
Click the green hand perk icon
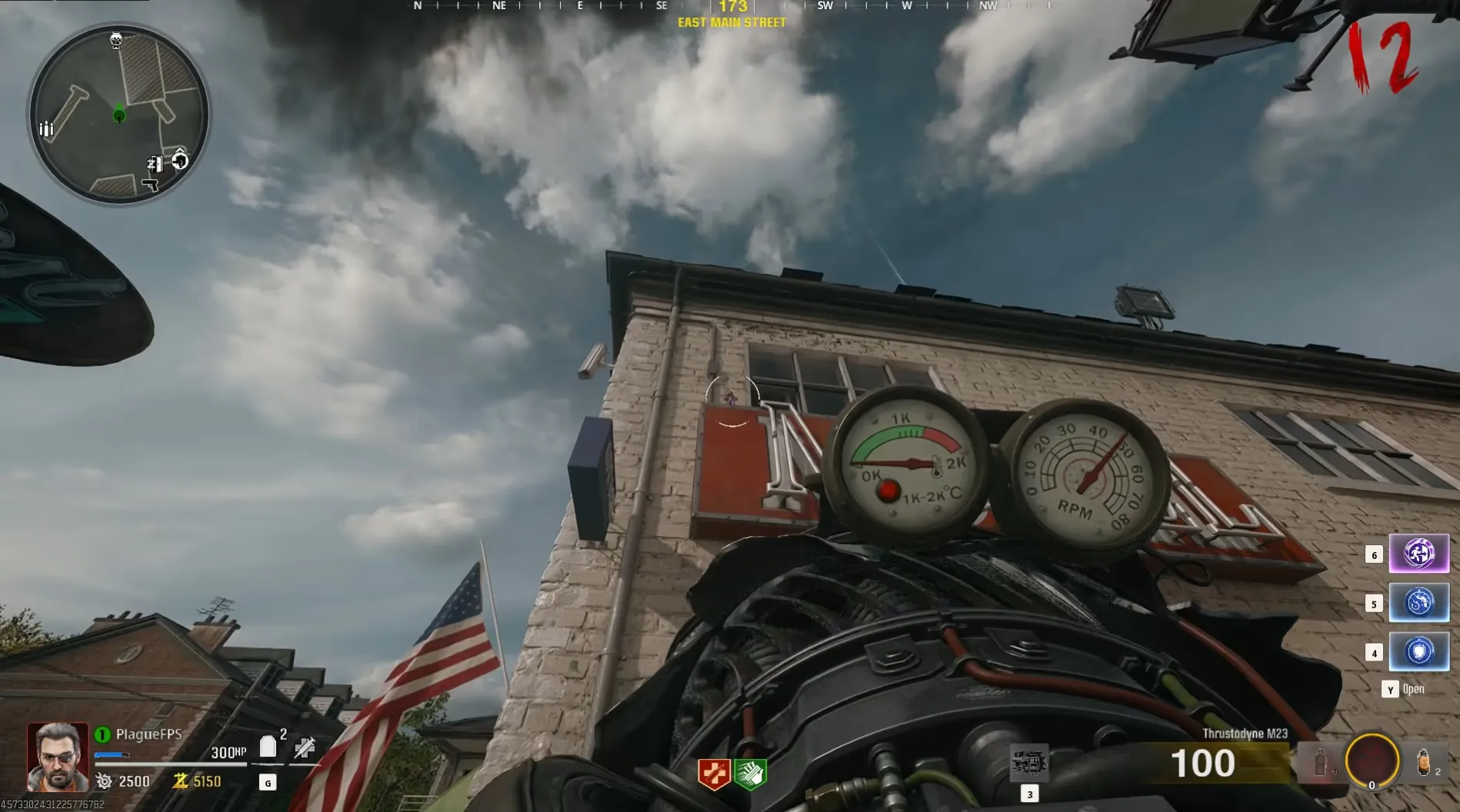coord(750,774)
